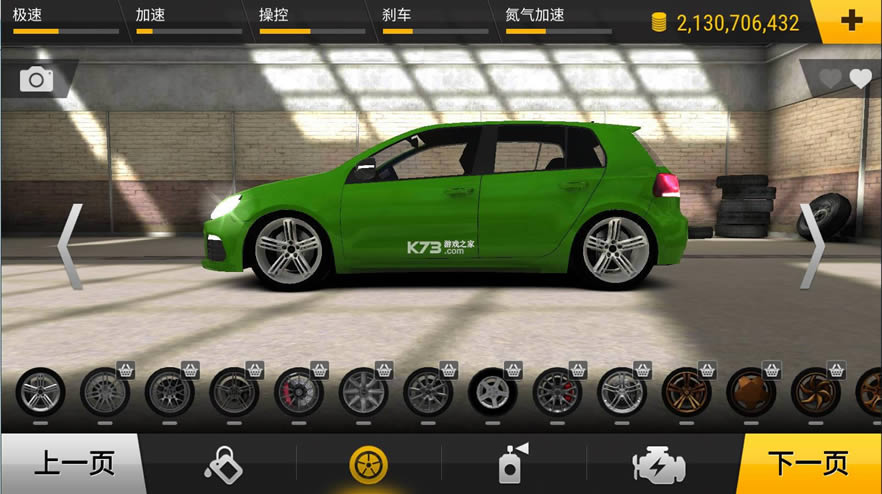
Task: Pick the solid black five-hole rim
Action: [493, 392]
